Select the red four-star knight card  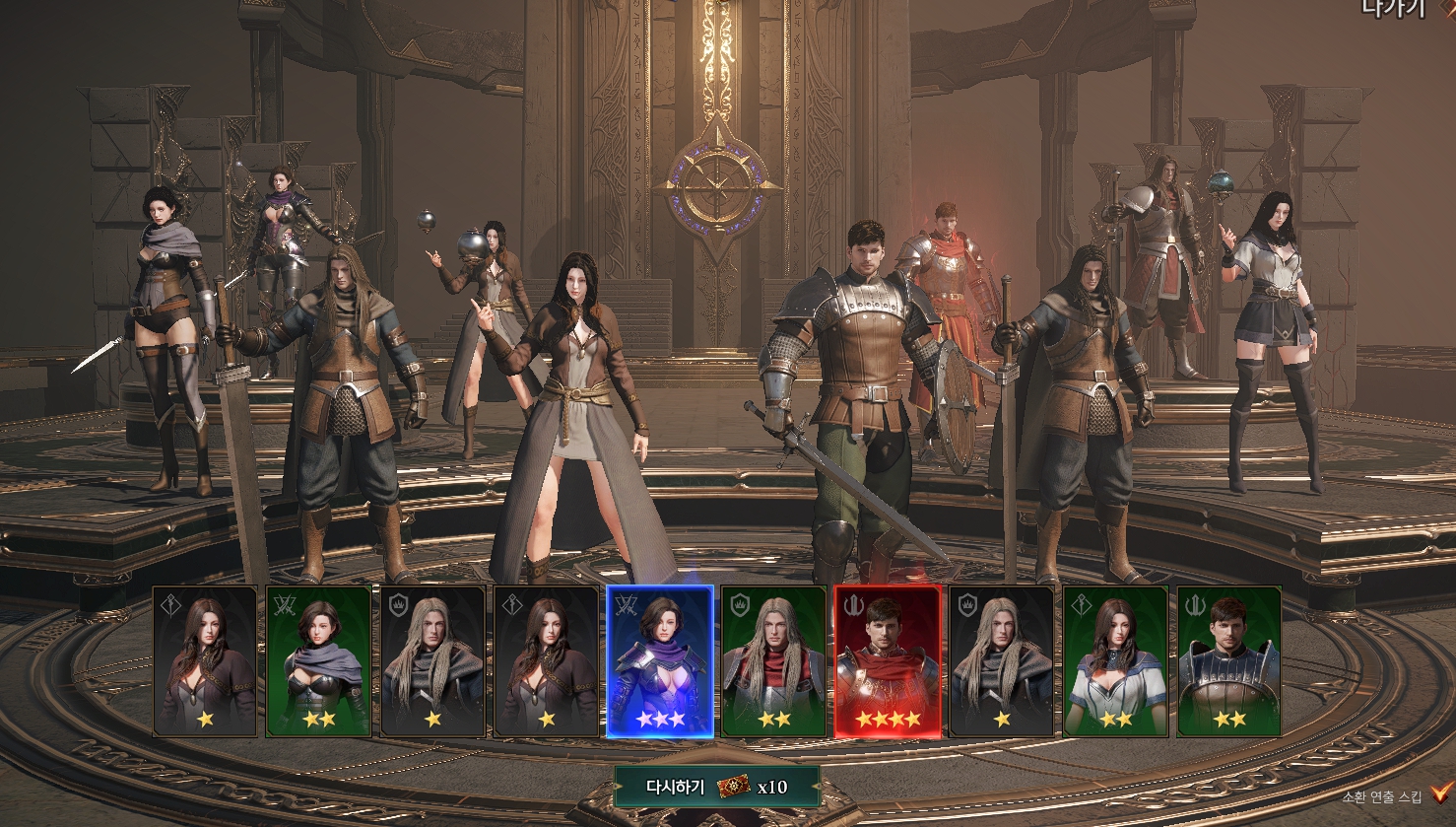click(888, 661)
